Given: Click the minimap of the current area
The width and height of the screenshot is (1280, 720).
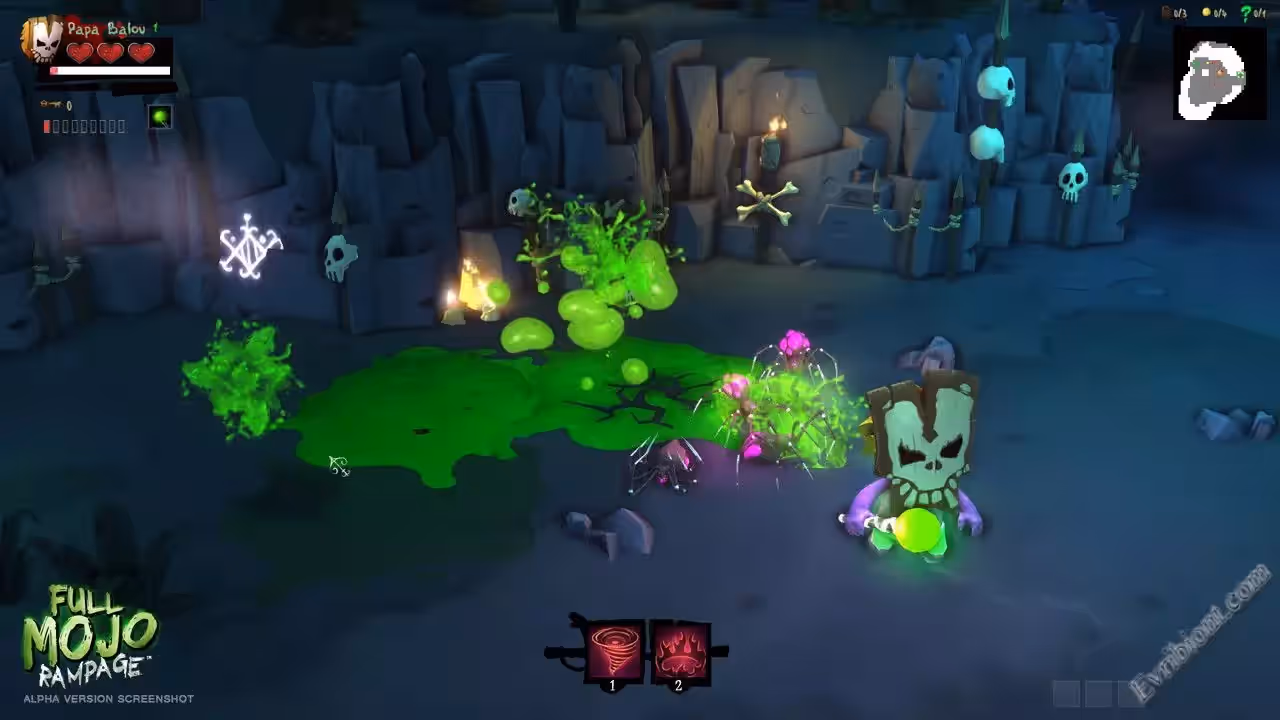Looking at the screenshot, I should point(1219,73).
